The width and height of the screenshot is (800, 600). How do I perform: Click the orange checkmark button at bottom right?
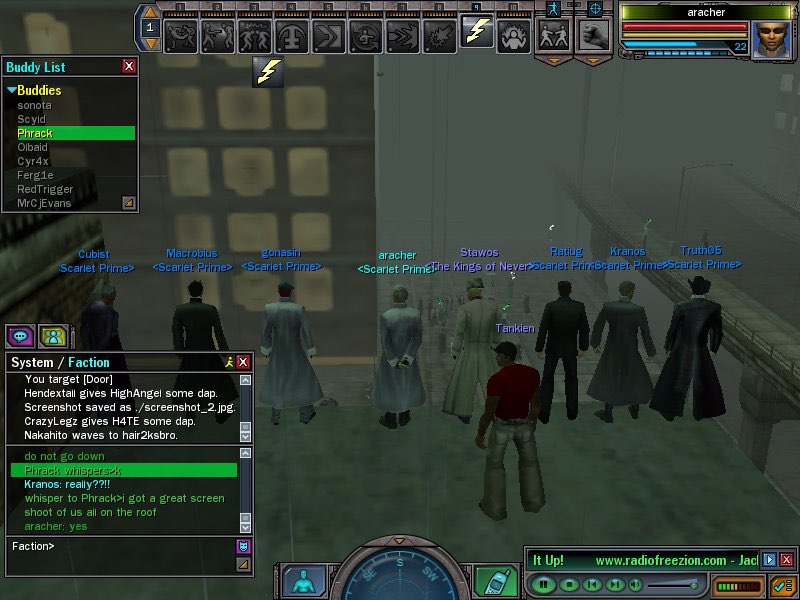[x=782, y=585]
